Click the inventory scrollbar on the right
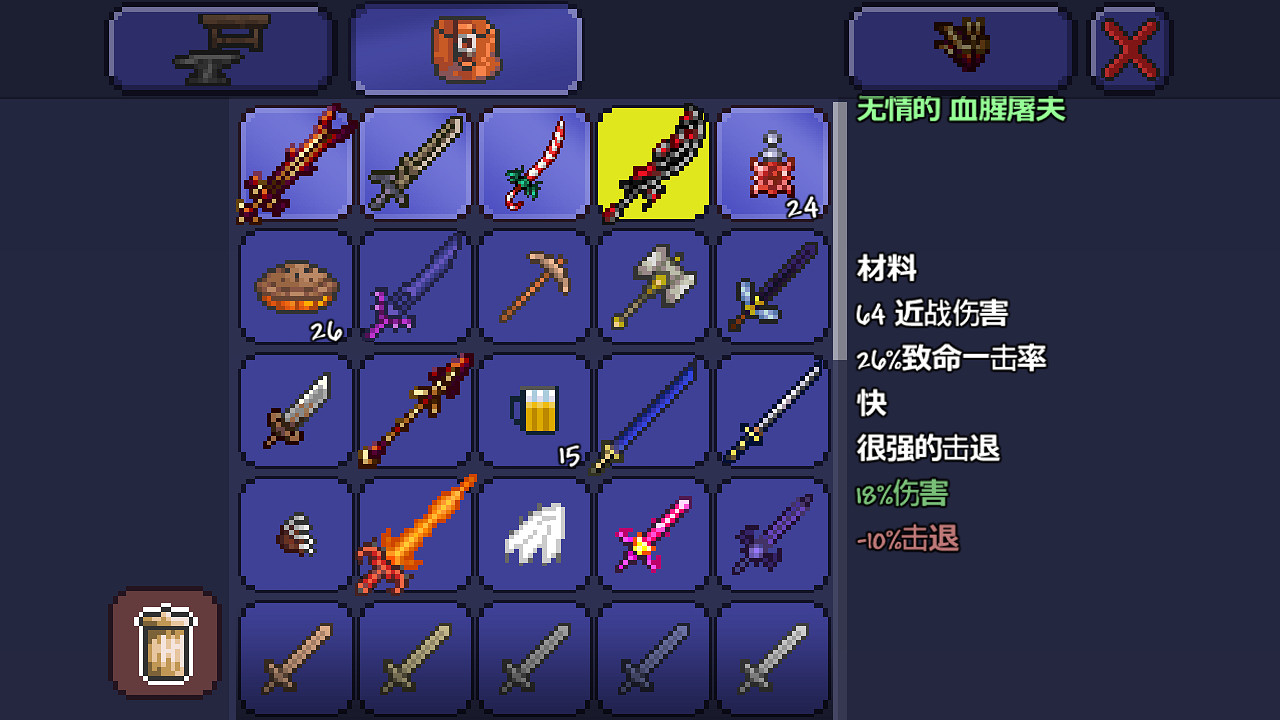The height and width of the screenshot is (720, 1280). (836, 300)
